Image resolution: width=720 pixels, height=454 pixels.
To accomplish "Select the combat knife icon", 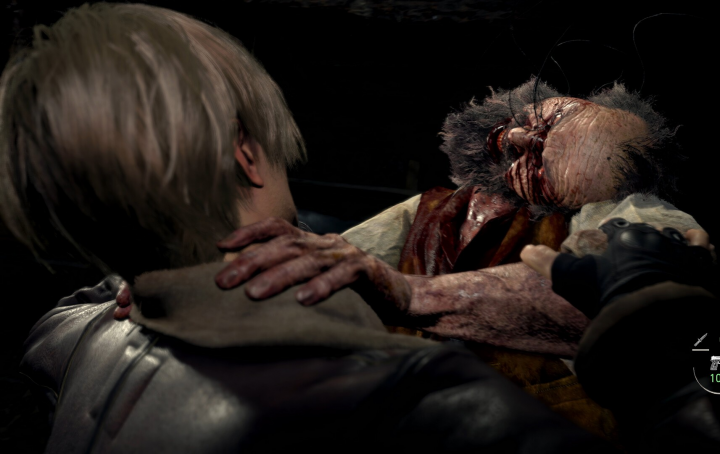I will (x=701, y=340).
